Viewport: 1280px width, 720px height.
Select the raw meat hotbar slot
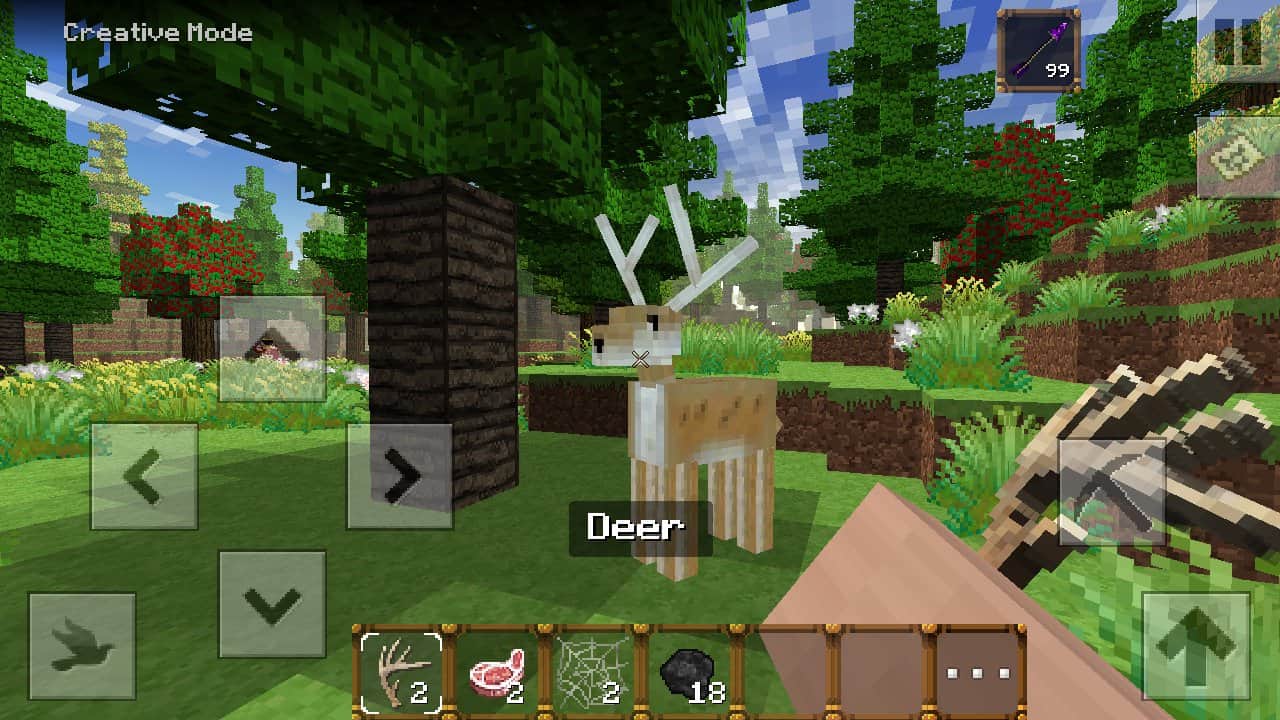coord(497,671)
